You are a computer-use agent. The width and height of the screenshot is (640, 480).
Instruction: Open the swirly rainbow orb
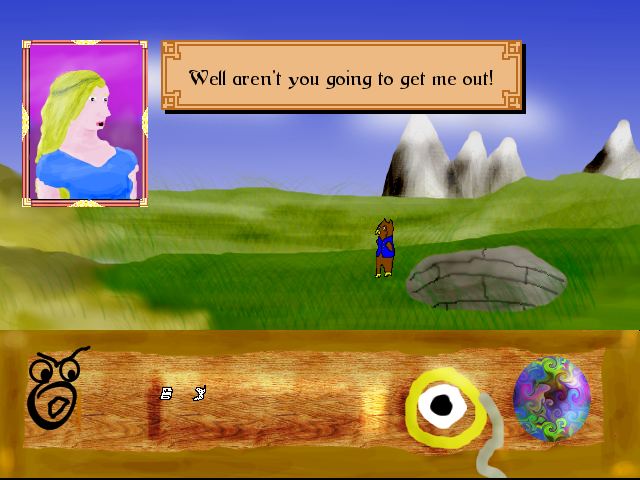pos(551,397)
